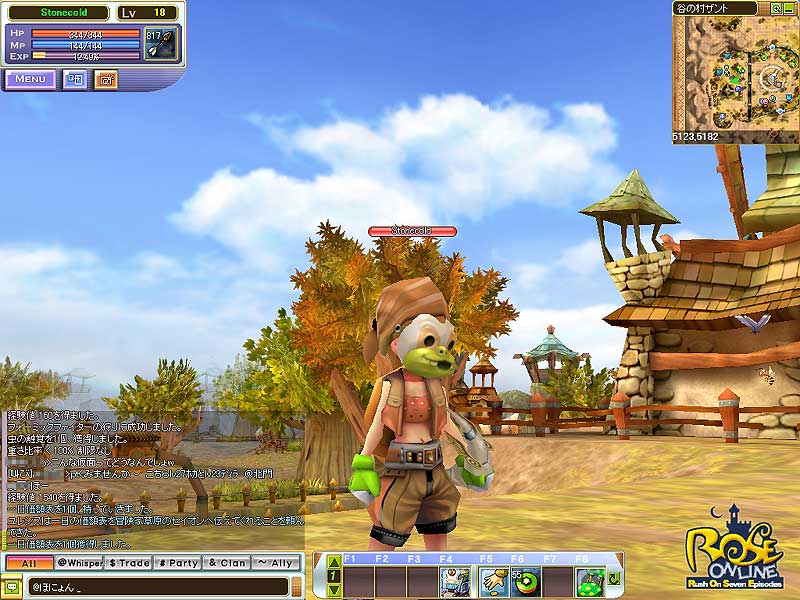Activate the F5 glove hand skill
Image resolution: width=800 pixels, height=600 pixels.
pos(492,582)
